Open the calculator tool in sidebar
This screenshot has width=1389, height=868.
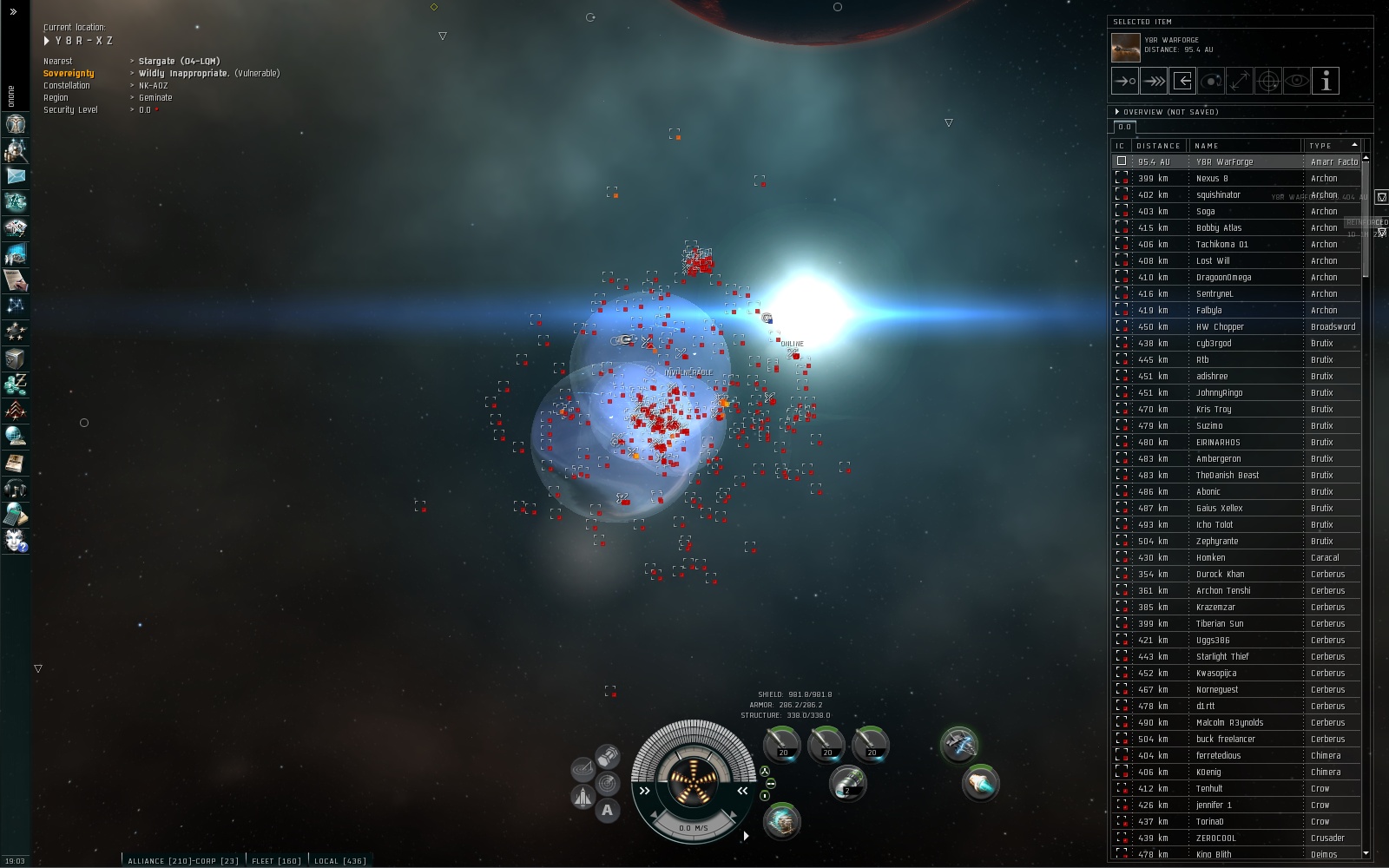coord(16,515)
